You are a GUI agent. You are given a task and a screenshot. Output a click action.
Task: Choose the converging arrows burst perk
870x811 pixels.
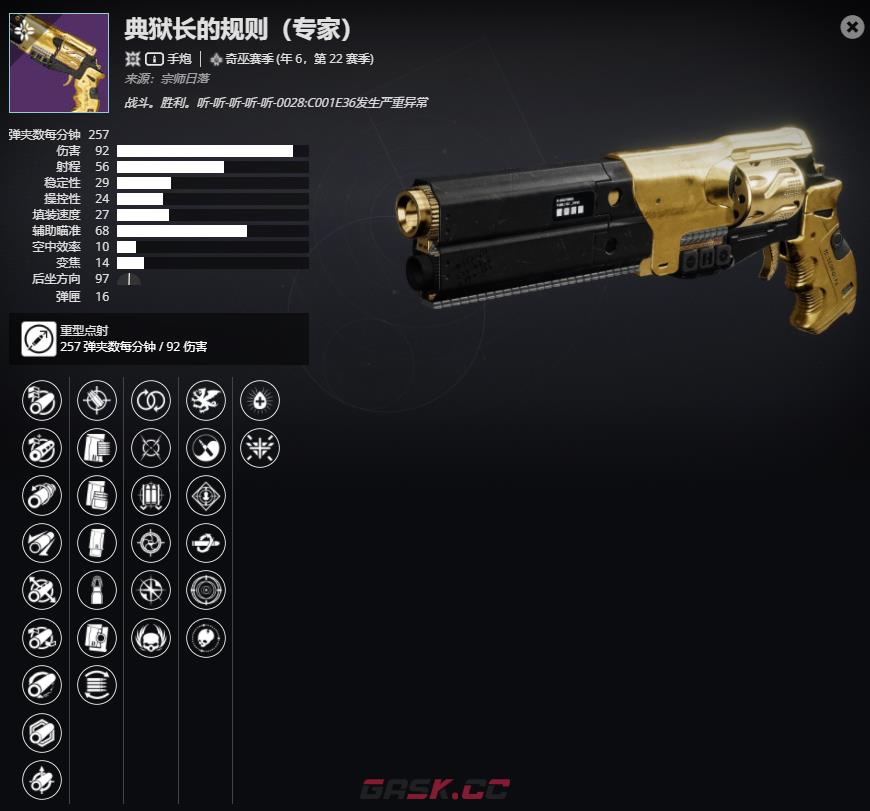[260, 448]
